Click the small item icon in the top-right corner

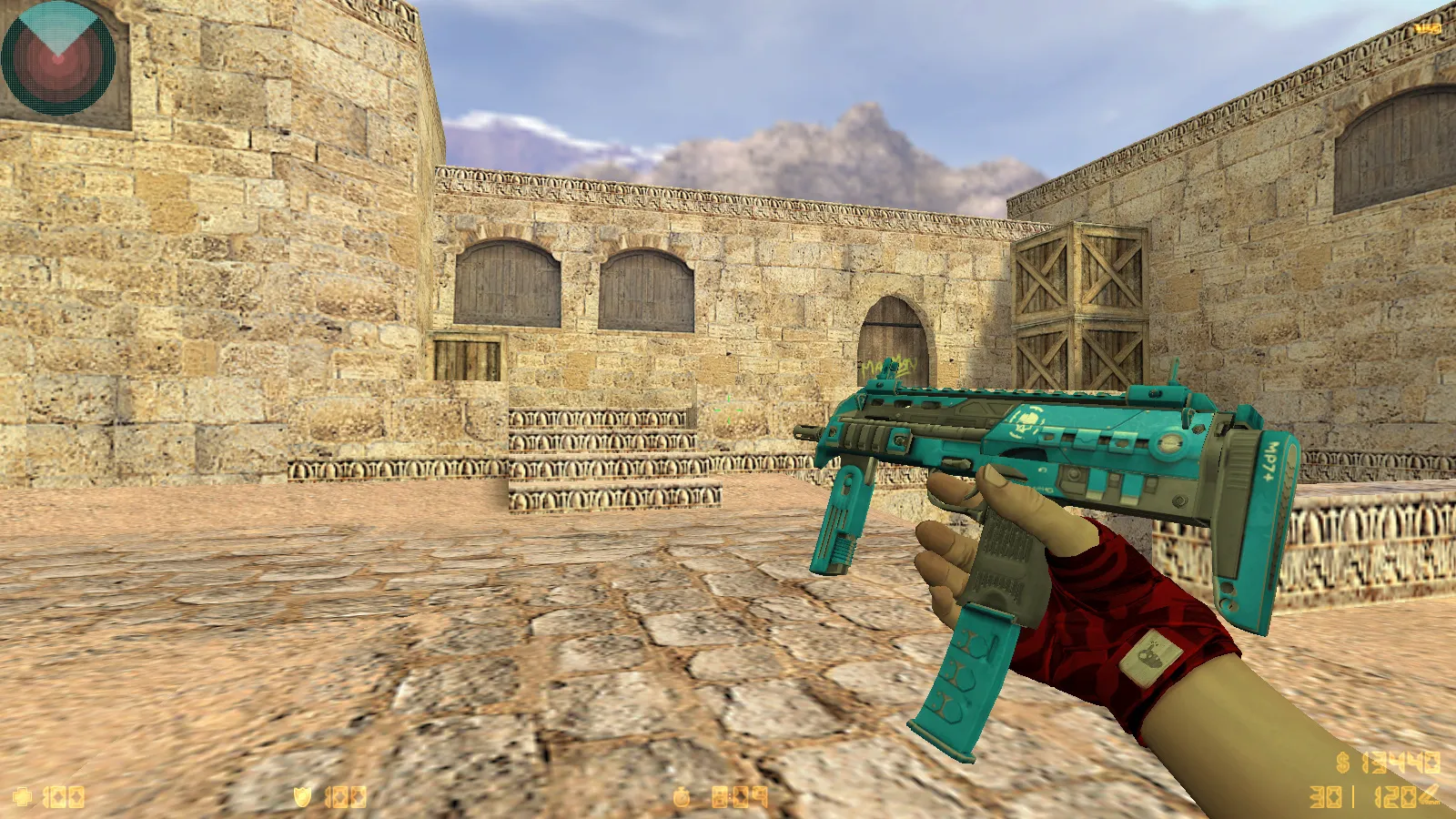click(x=1427, y=27)
